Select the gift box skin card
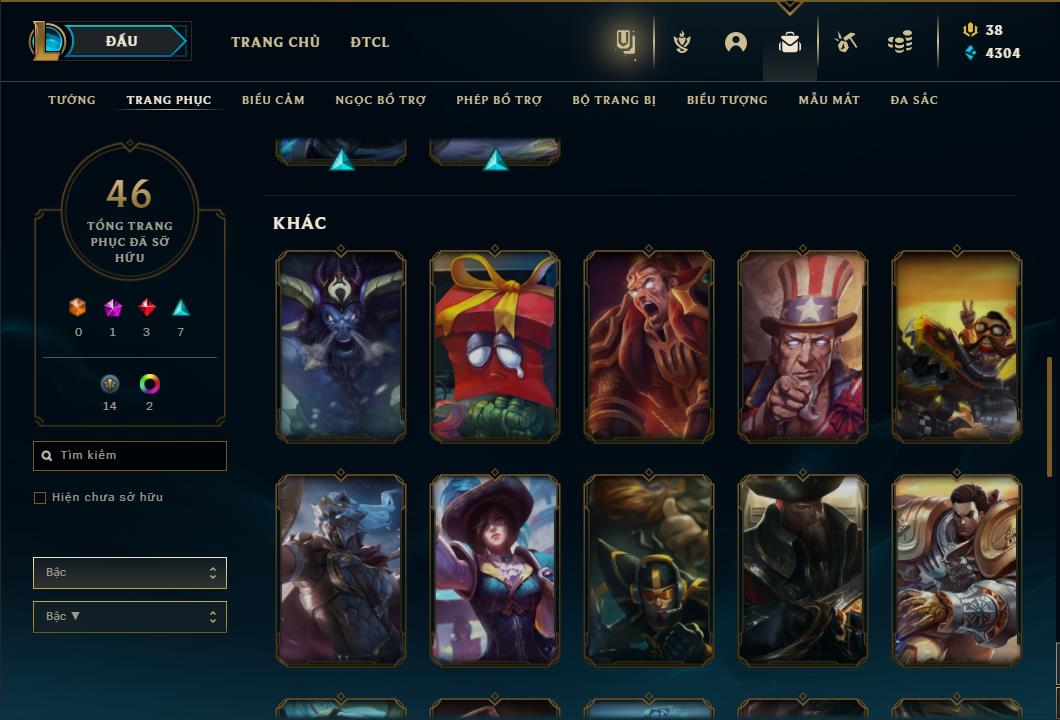The height and width of the screenshot is (720, 1060). (x=495, y=346)
